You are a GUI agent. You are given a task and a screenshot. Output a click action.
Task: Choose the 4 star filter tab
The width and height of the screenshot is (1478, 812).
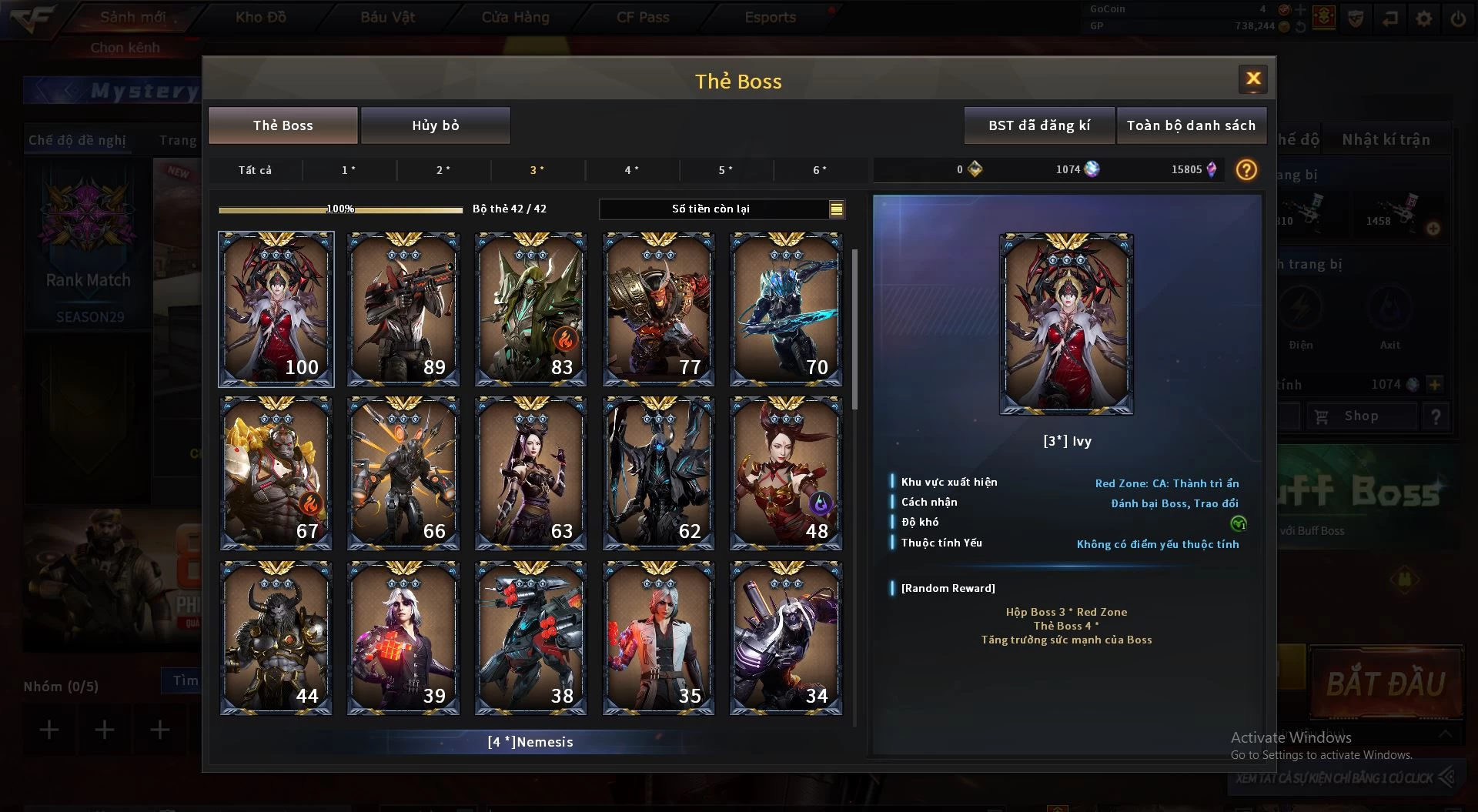pos(631,170)
